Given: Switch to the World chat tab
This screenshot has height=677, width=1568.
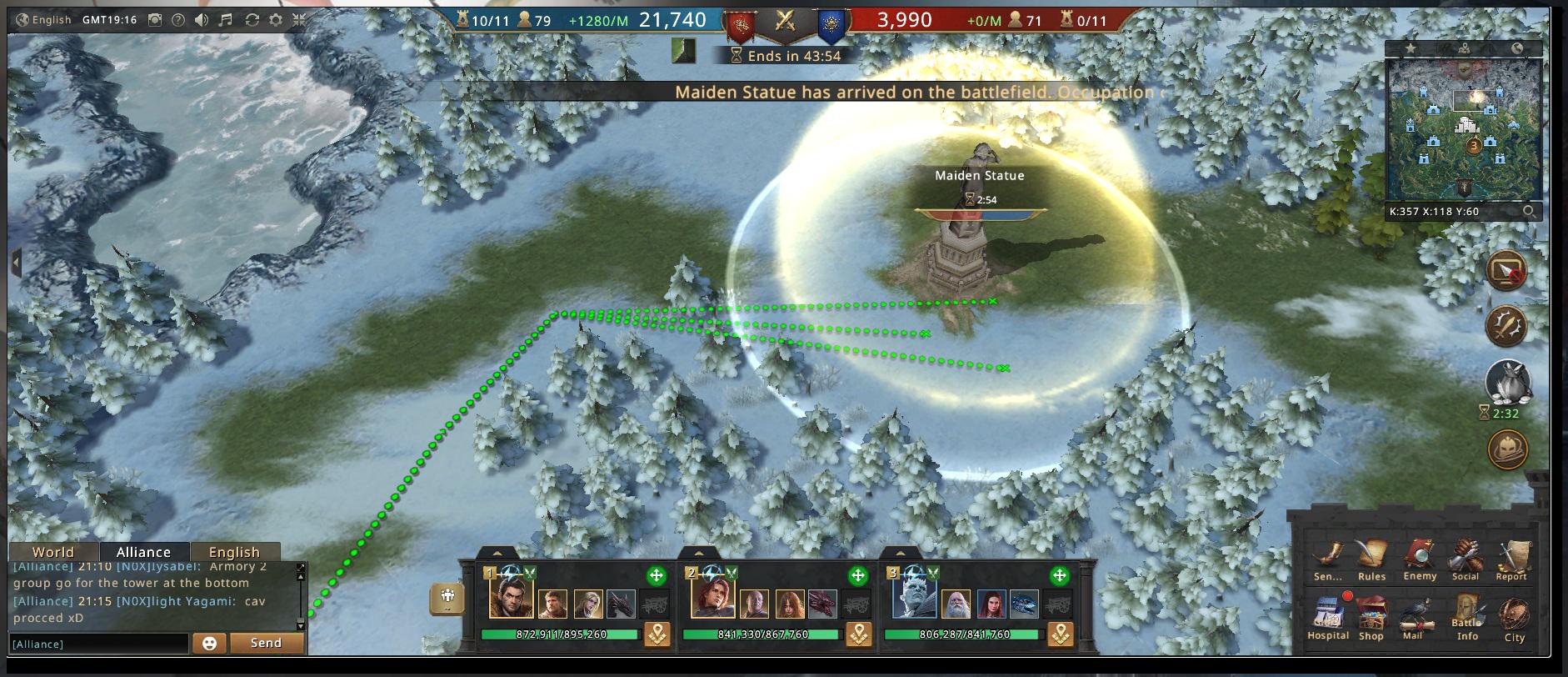Looking at the screenshot, I should [x=53, y=552].
